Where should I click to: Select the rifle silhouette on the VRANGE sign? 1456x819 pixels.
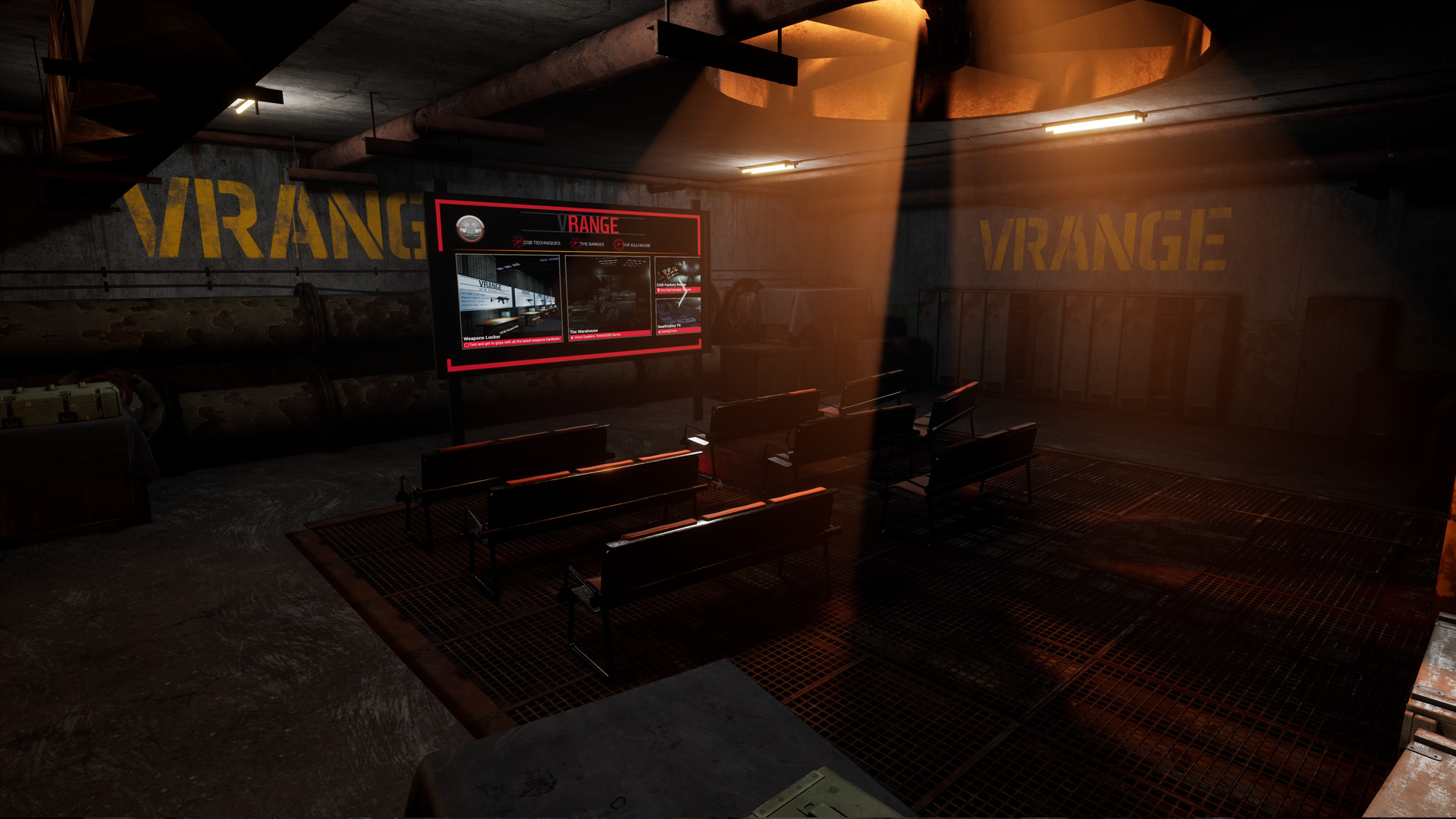500,301
